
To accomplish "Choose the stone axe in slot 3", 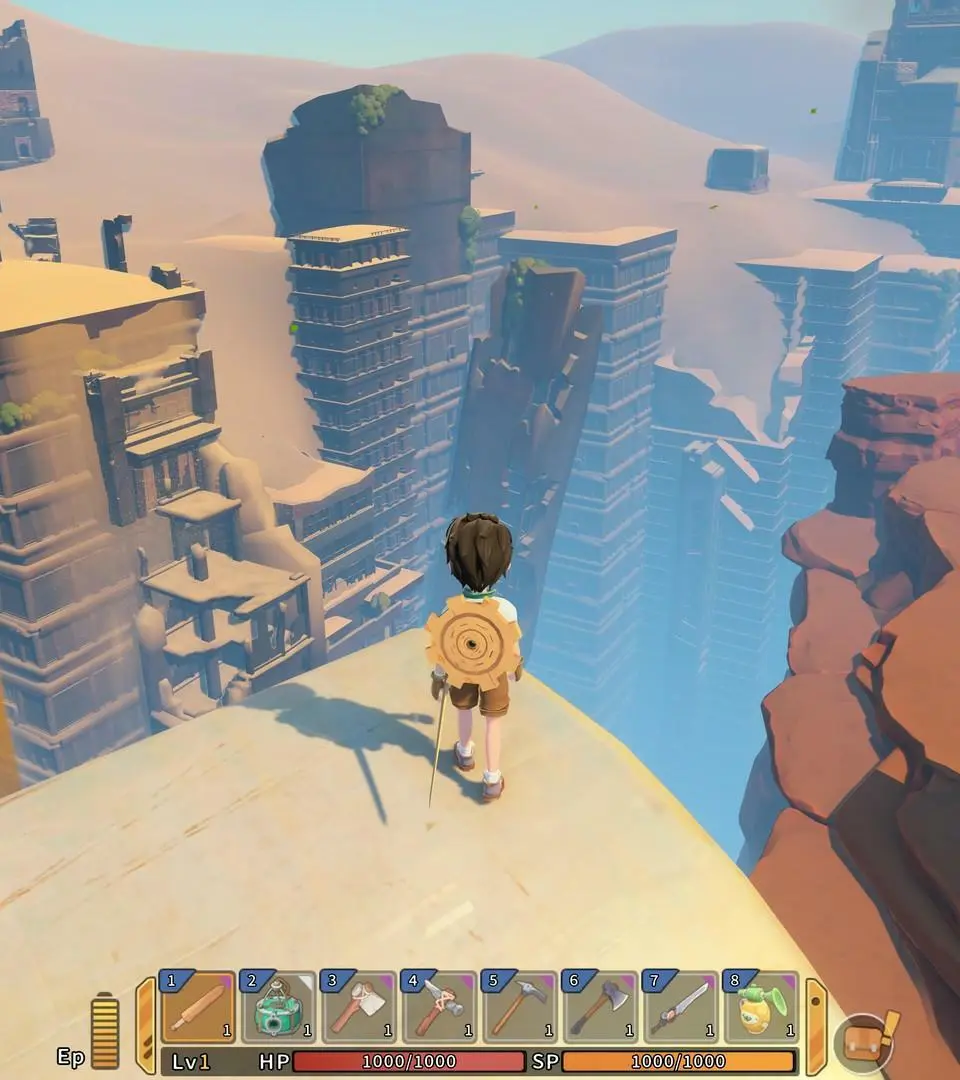I will [358, 1008].
